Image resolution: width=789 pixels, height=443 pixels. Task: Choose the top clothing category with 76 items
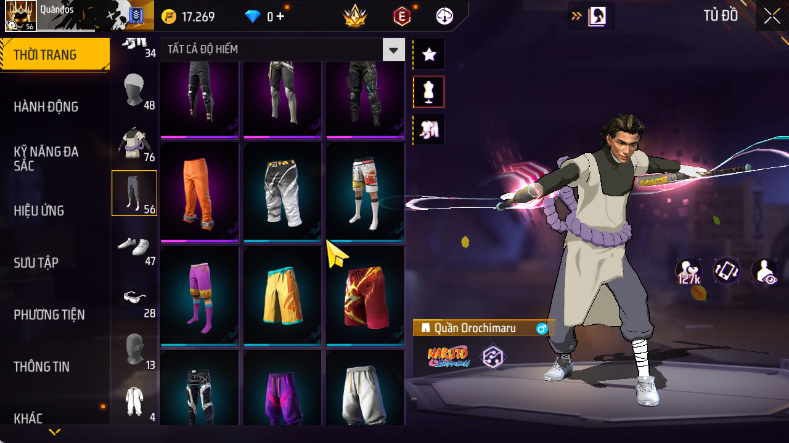click(133, 141)
